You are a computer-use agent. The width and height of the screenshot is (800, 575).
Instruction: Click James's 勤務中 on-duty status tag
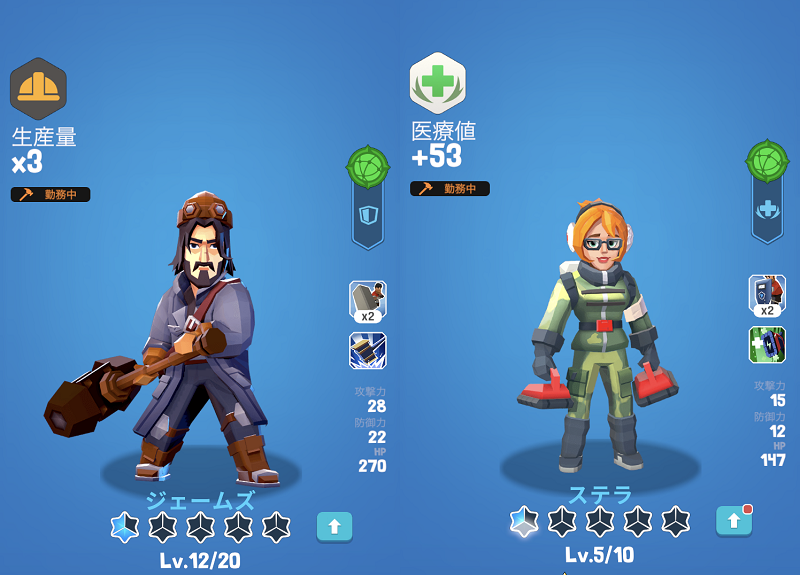pos(51,194)
